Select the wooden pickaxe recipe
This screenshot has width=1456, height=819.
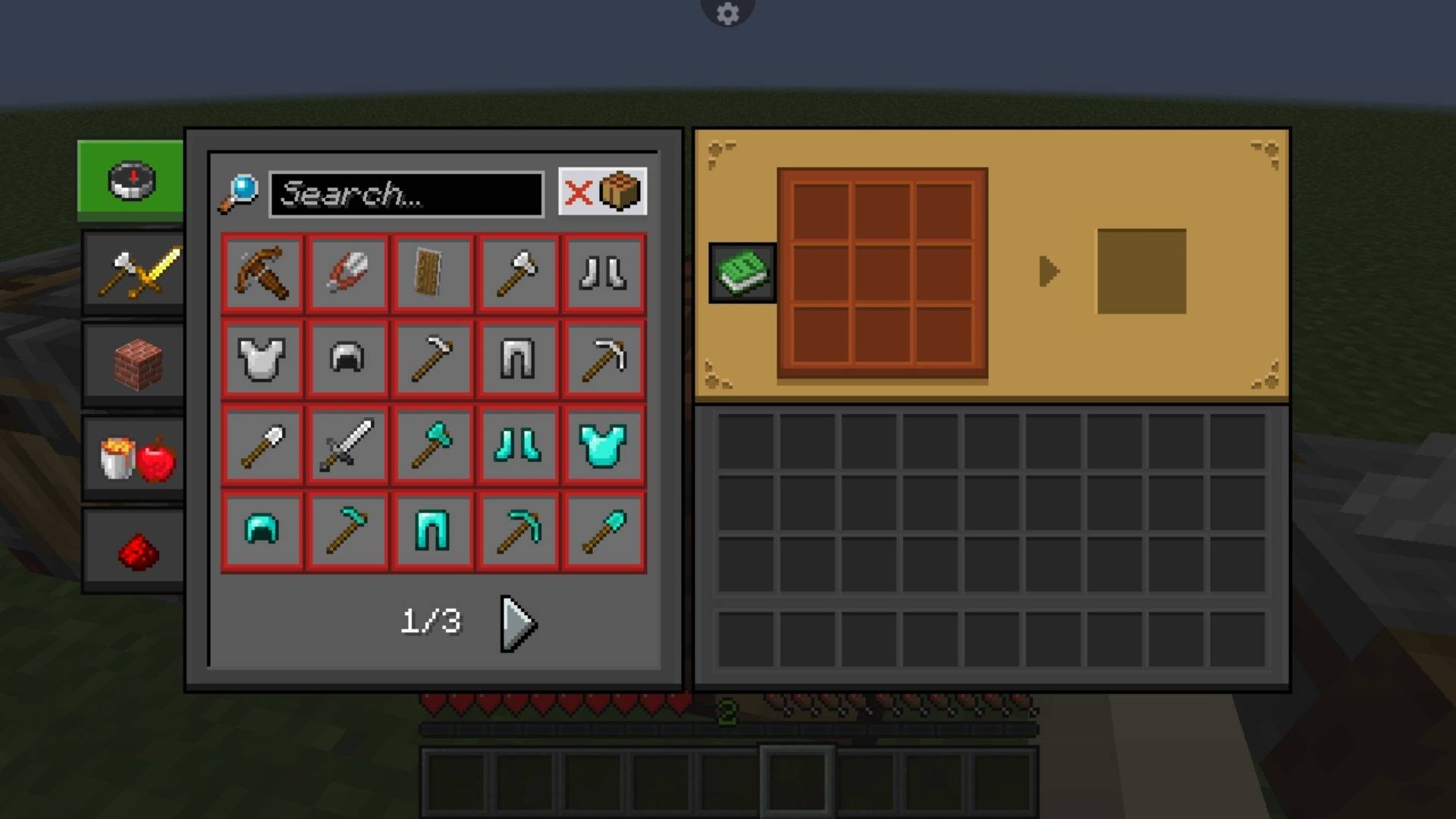(x=262, y=273)
